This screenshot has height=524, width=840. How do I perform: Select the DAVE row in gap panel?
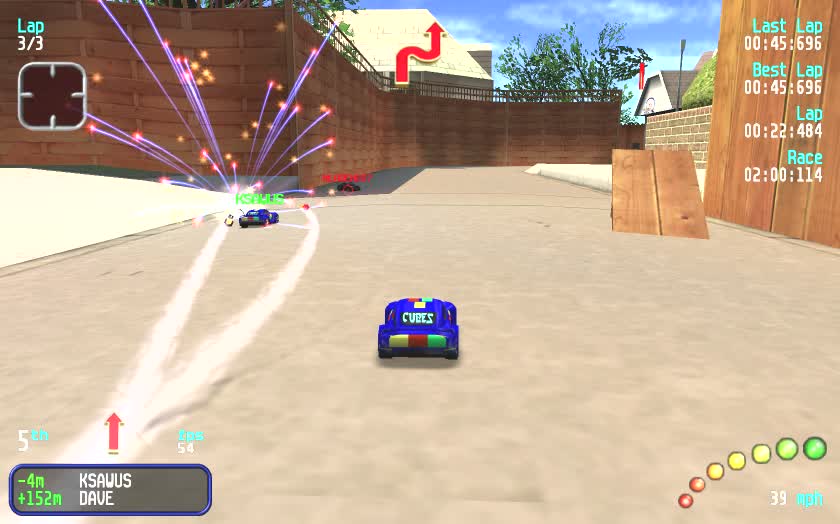click(110, 499)
